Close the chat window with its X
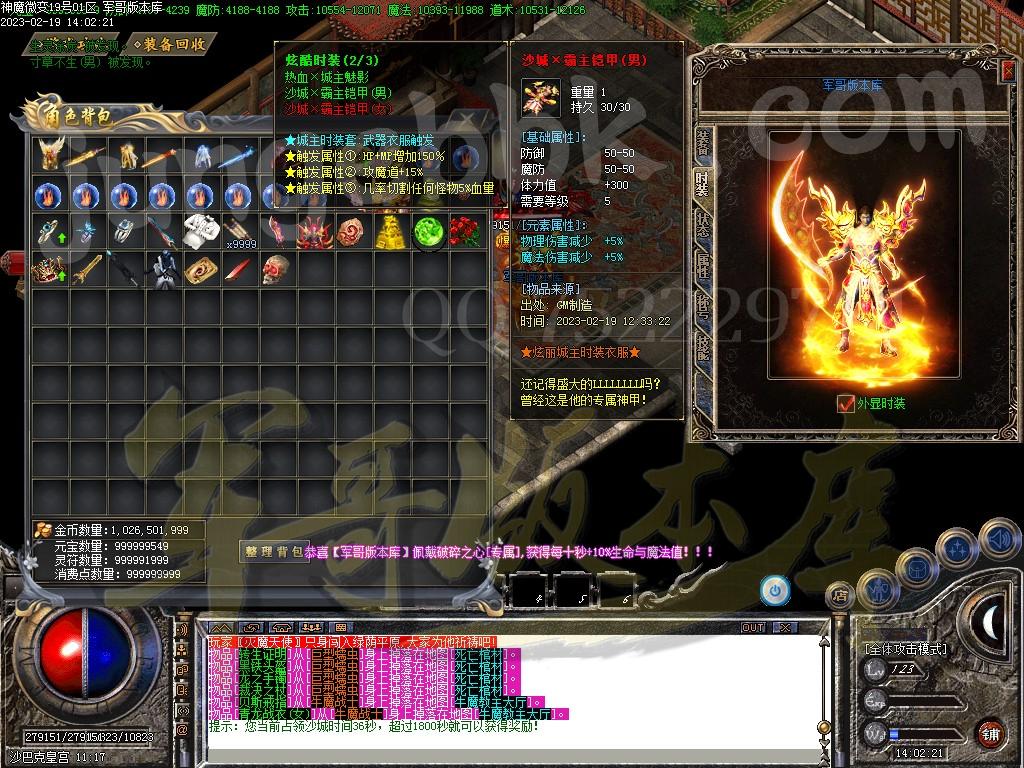 pos(784,627)
